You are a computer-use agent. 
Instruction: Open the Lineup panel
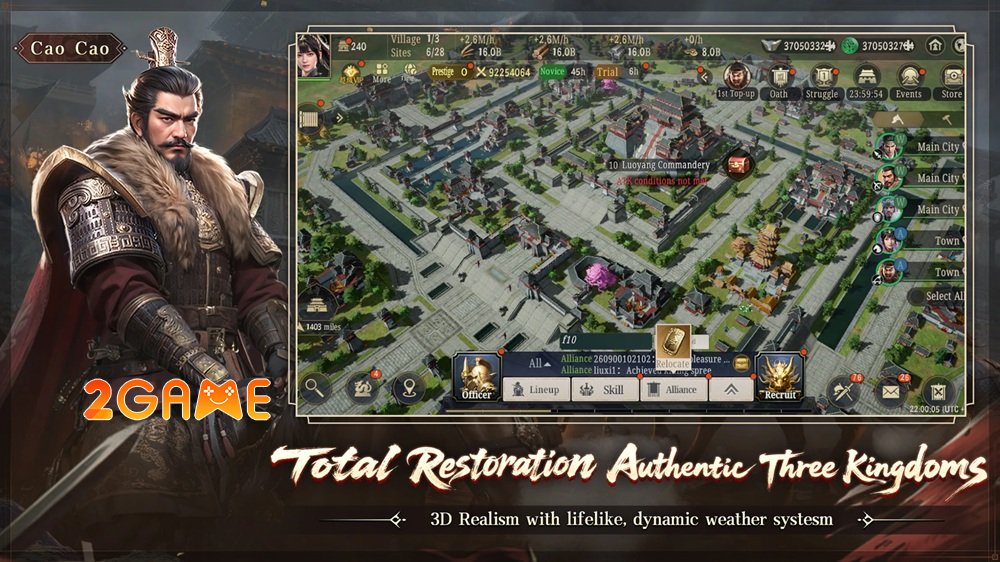[535, 390]
